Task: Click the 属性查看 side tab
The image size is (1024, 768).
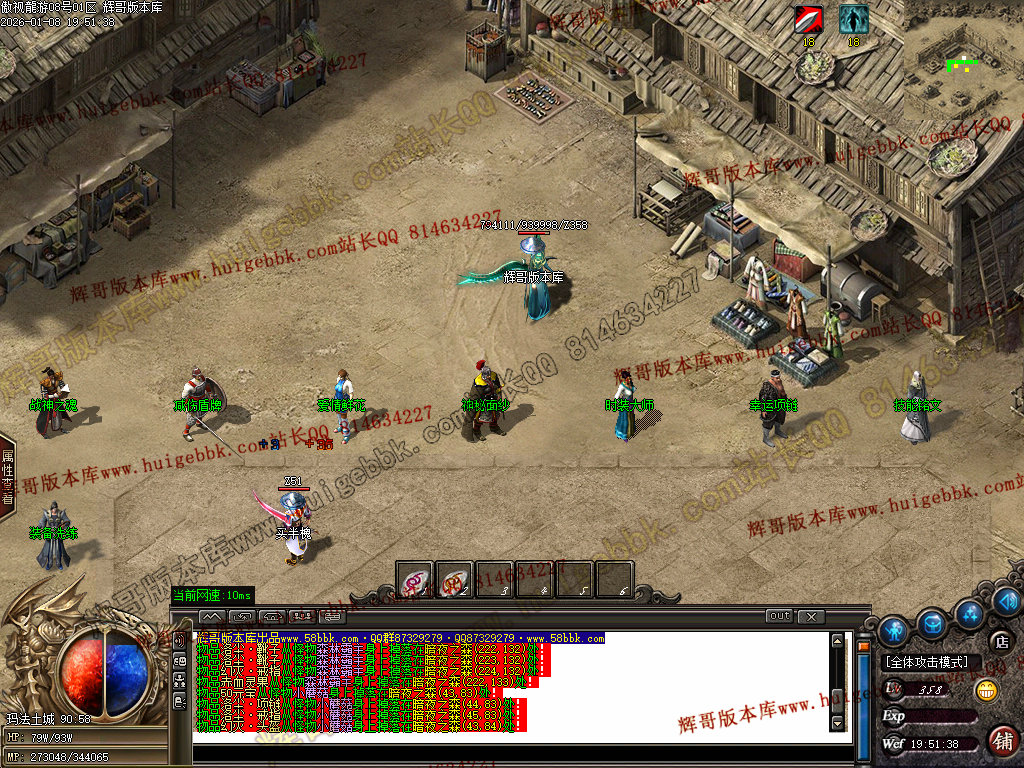Action: (x=7, y=476)
